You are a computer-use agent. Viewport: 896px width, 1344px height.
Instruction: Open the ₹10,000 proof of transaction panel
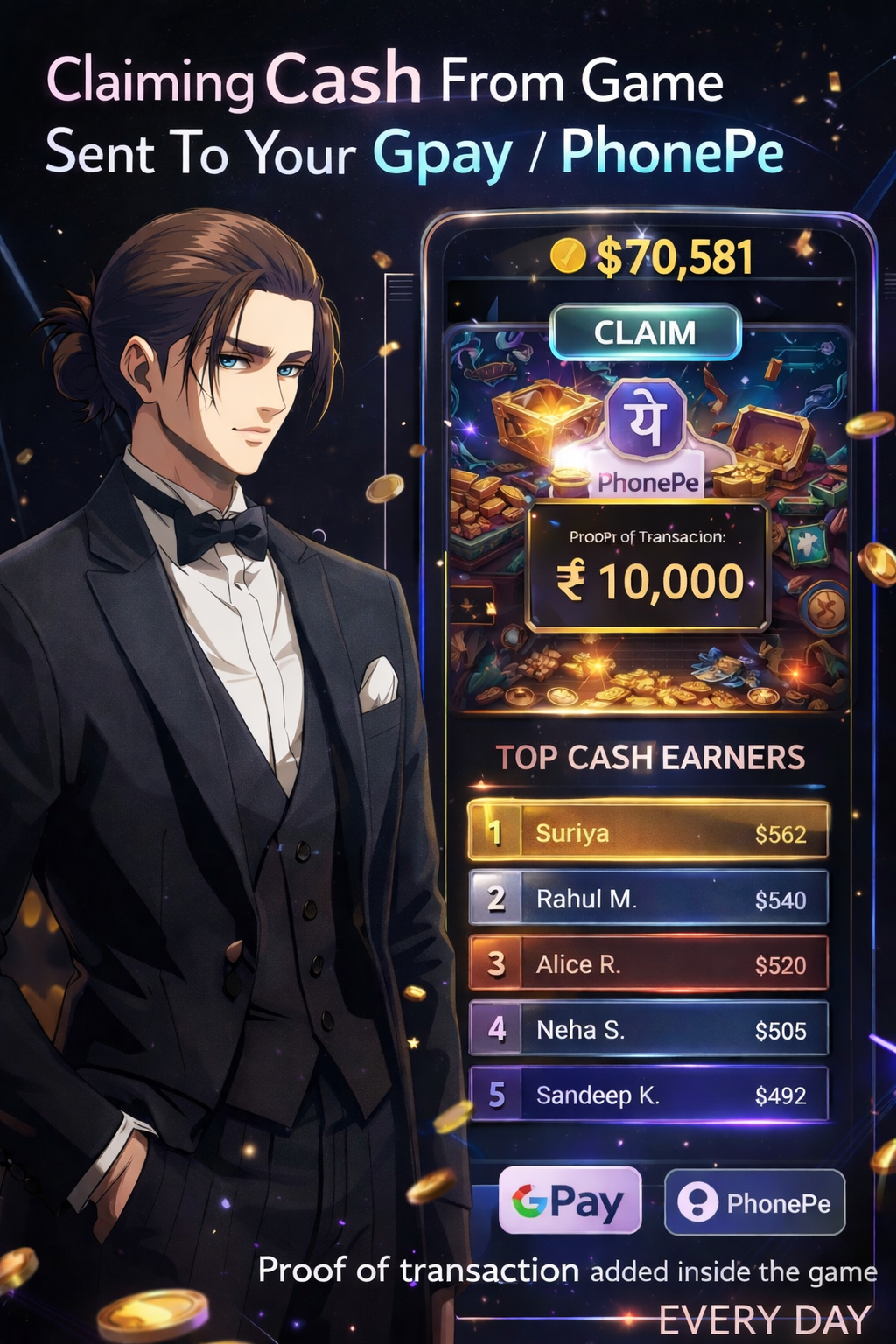pyautogui.click(x=647, y=567)
